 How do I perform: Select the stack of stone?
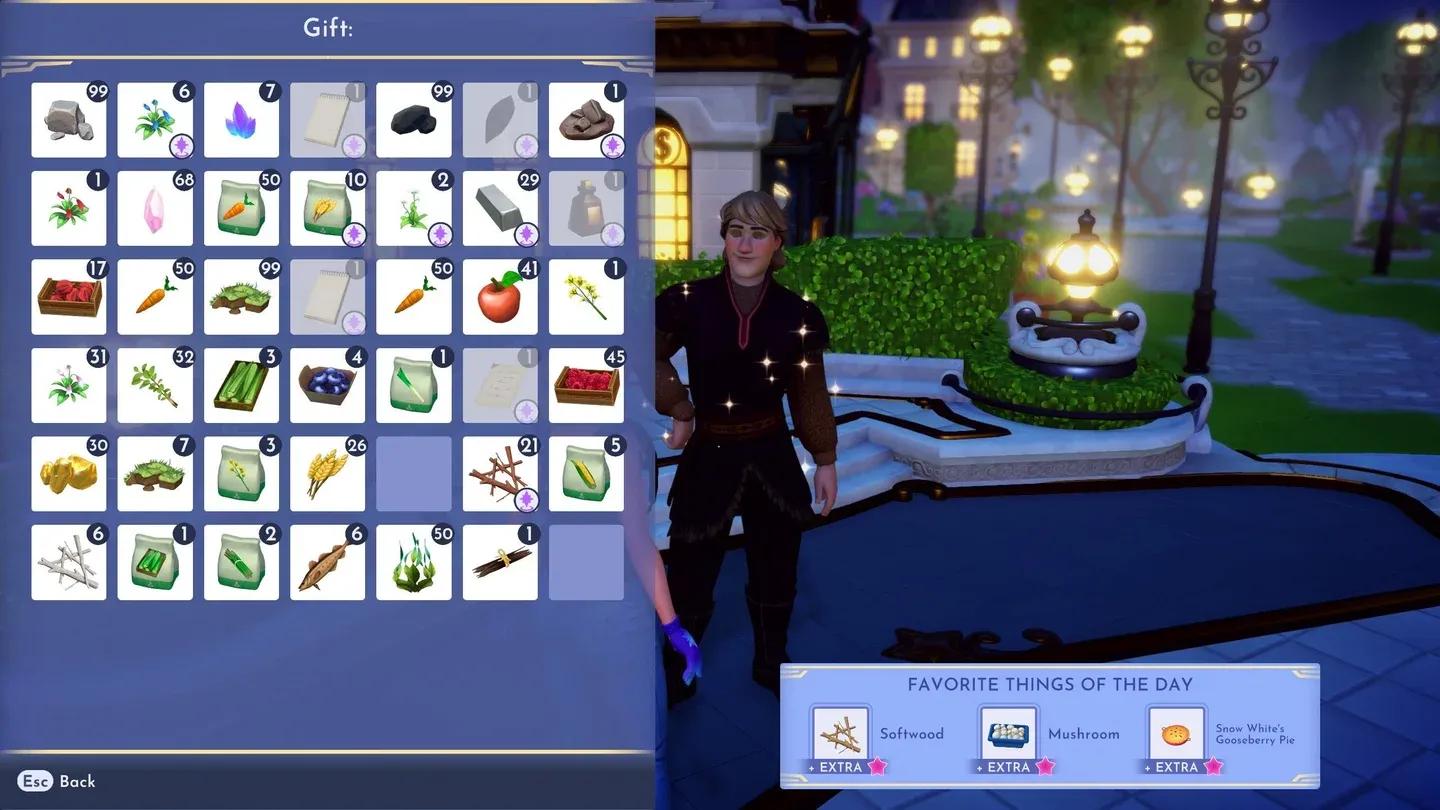[69, 120]
